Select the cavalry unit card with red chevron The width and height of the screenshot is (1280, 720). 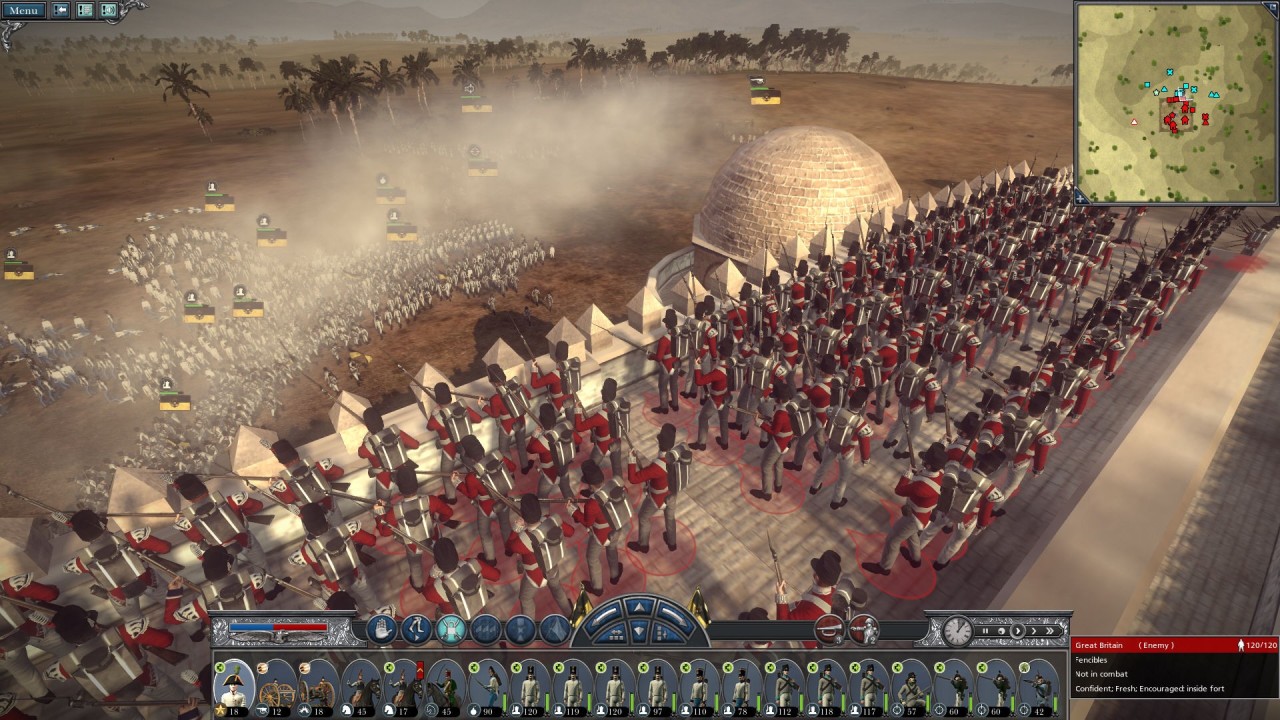tap(405, 684)
